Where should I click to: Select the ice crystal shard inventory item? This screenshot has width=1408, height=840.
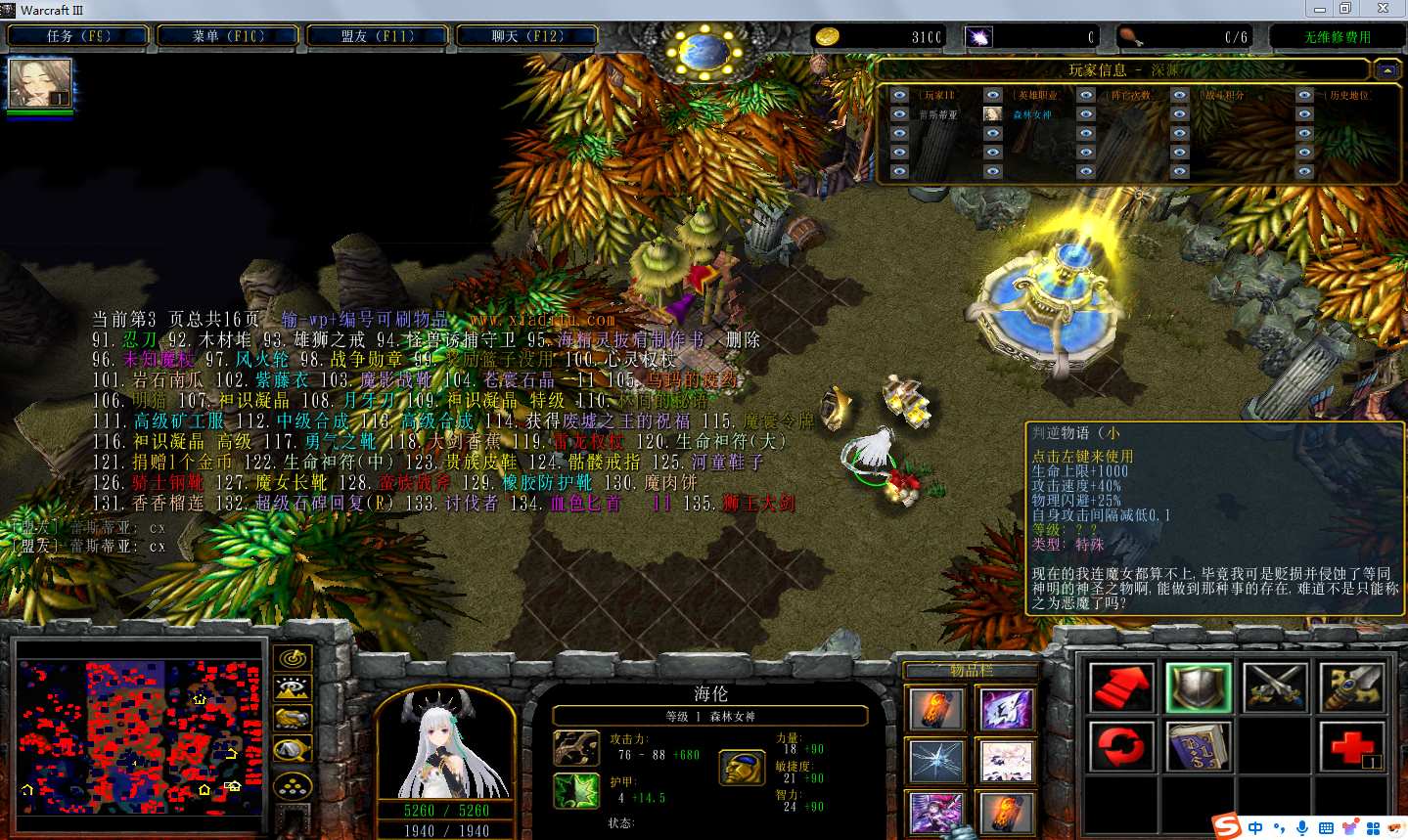point(936,762)
